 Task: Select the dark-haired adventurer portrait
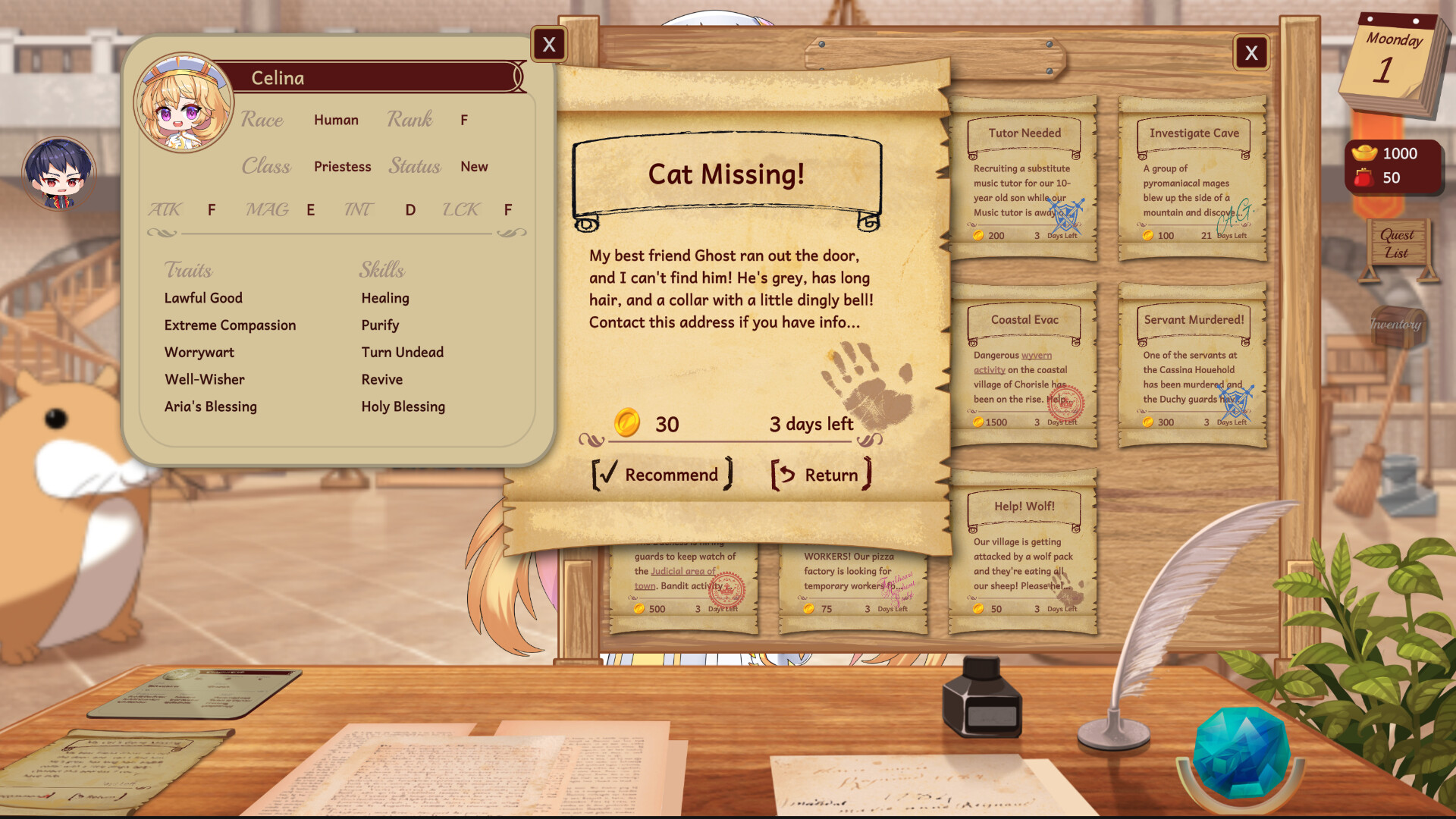[x=60, y=173]
